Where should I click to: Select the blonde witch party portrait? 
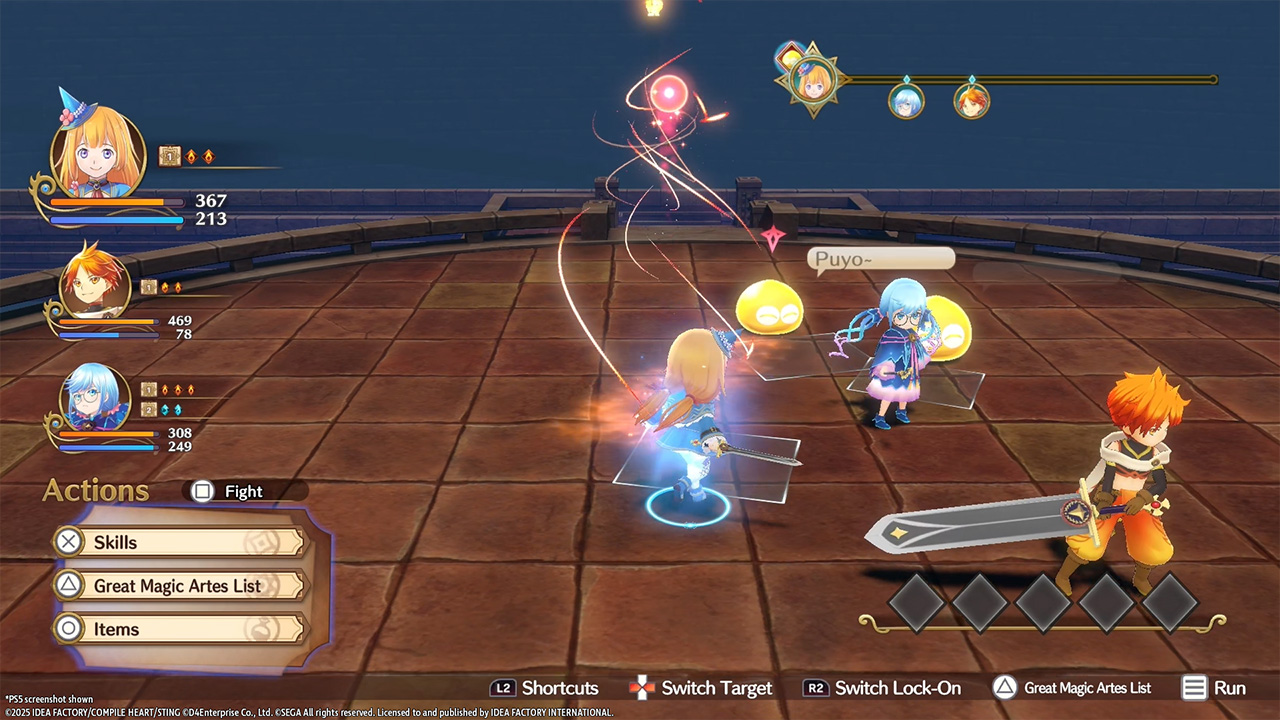pos(96,155)
